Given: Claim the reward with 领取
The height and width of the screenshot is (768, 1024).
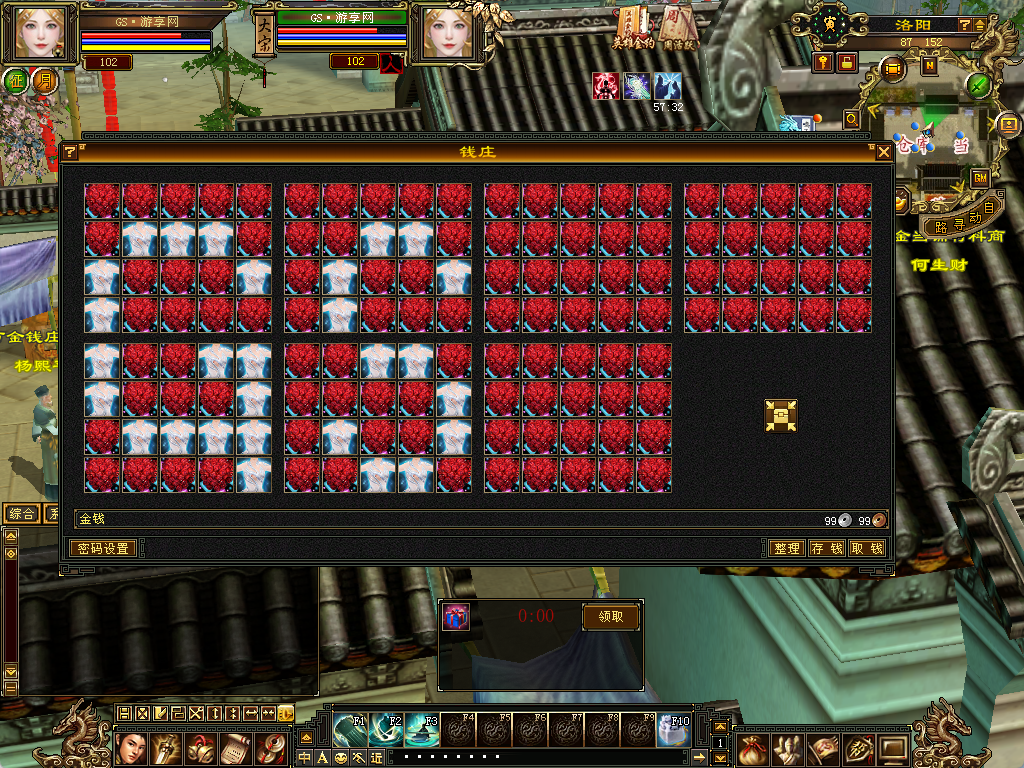Looking at the screenshot, I should [610, 617].
